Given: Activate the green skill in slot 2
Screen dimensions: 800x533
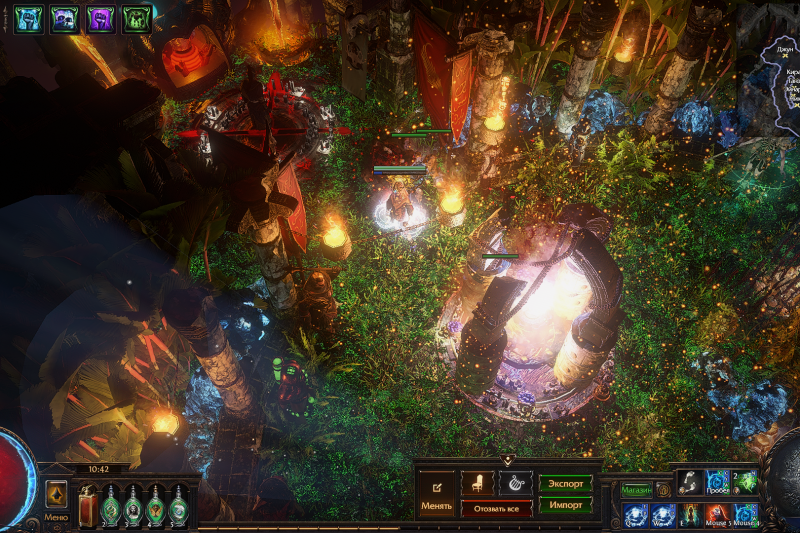Looking at the screenshot, I should pos(746,482).
